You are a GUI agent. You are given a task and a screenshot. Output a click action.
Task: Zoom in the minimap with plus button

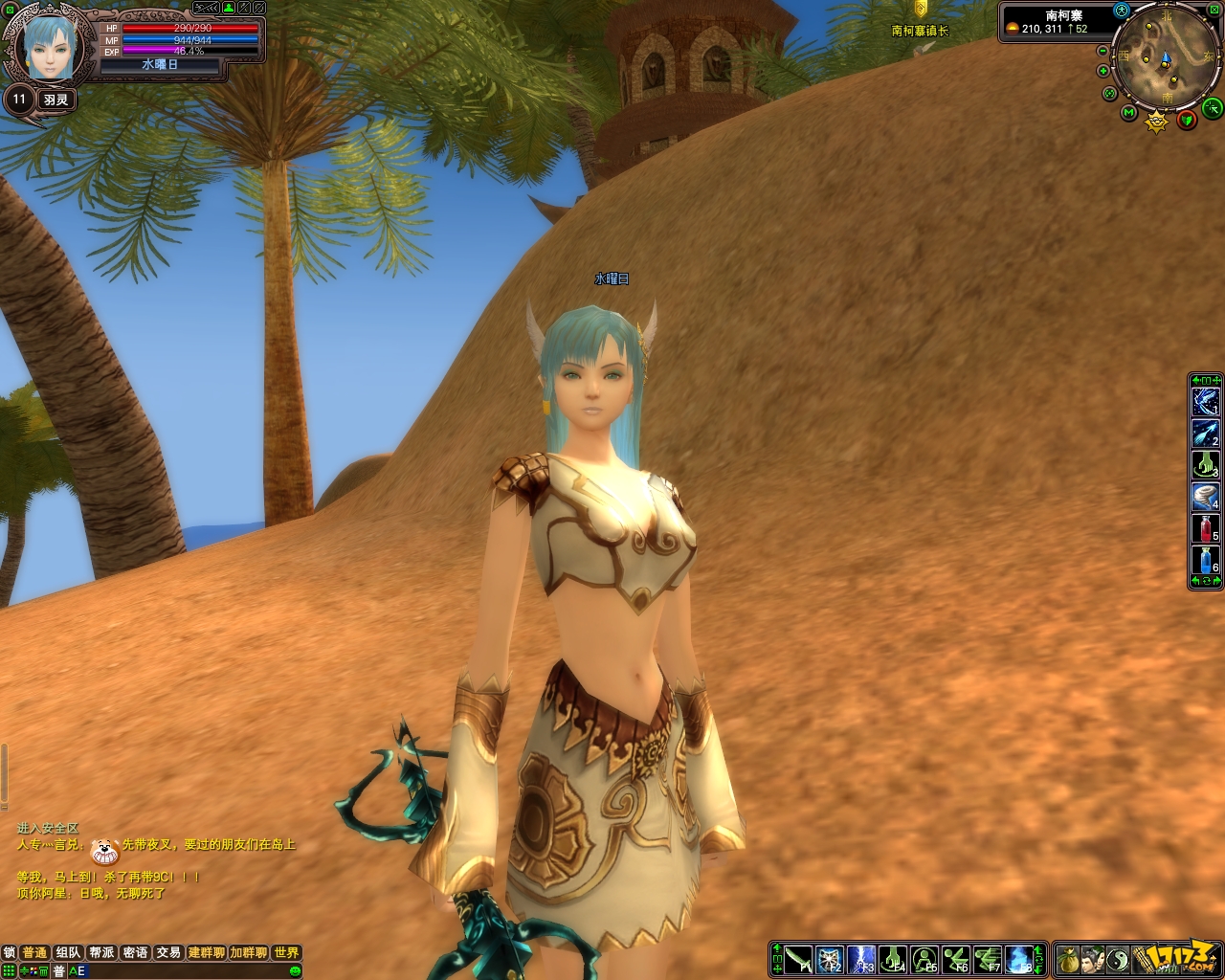click(x=1102, y=72)
